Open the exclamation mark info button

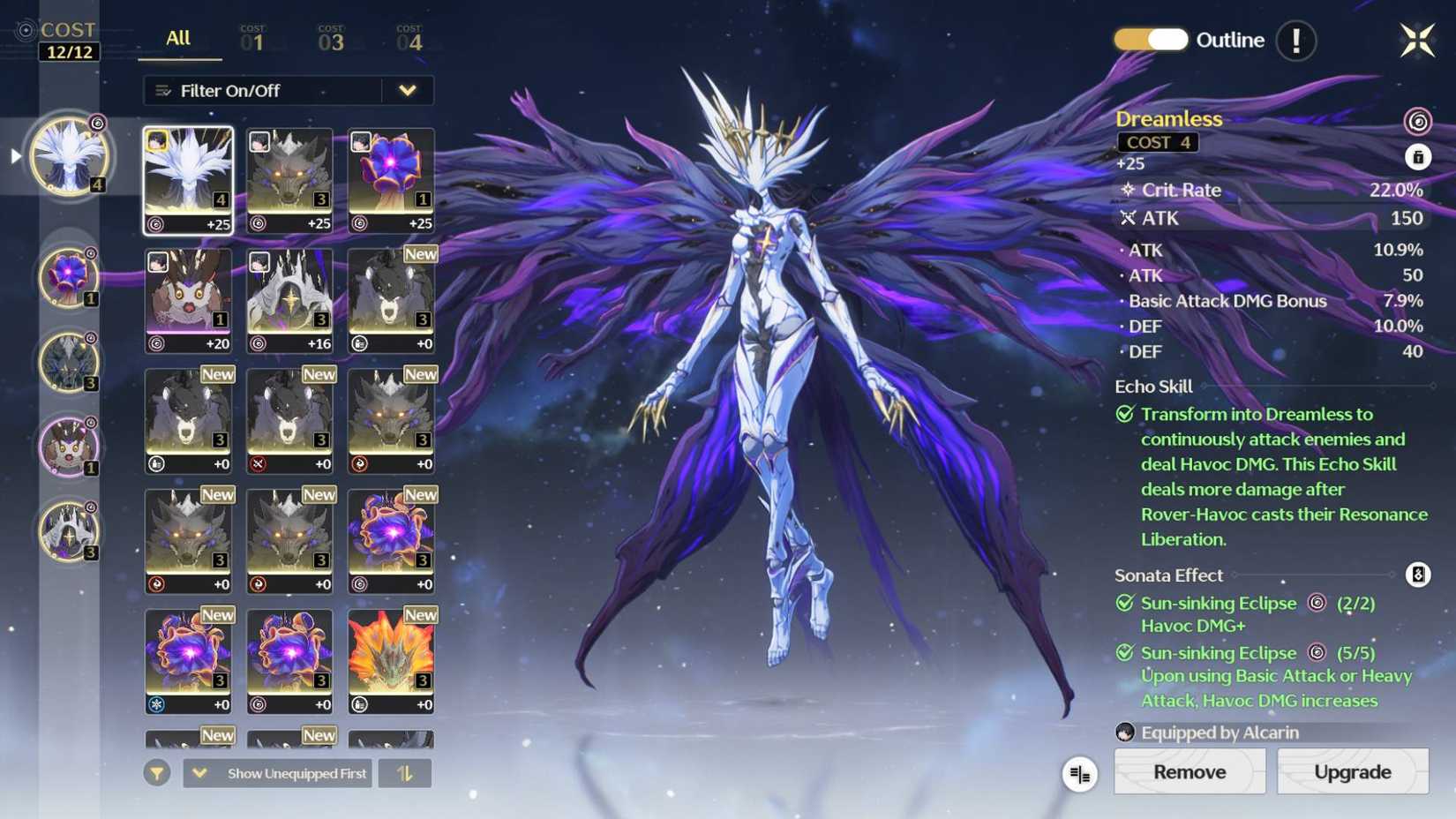pos(1295,41)
